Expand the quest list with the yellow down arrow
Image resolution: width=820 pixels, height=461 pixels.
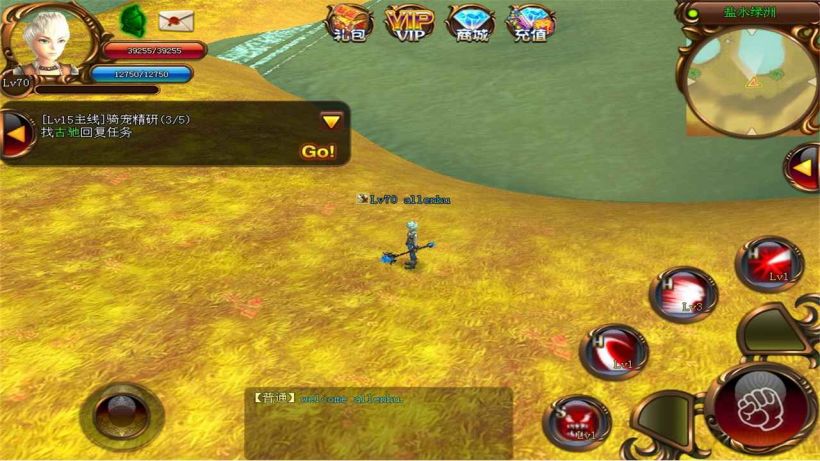coord(331,121)
